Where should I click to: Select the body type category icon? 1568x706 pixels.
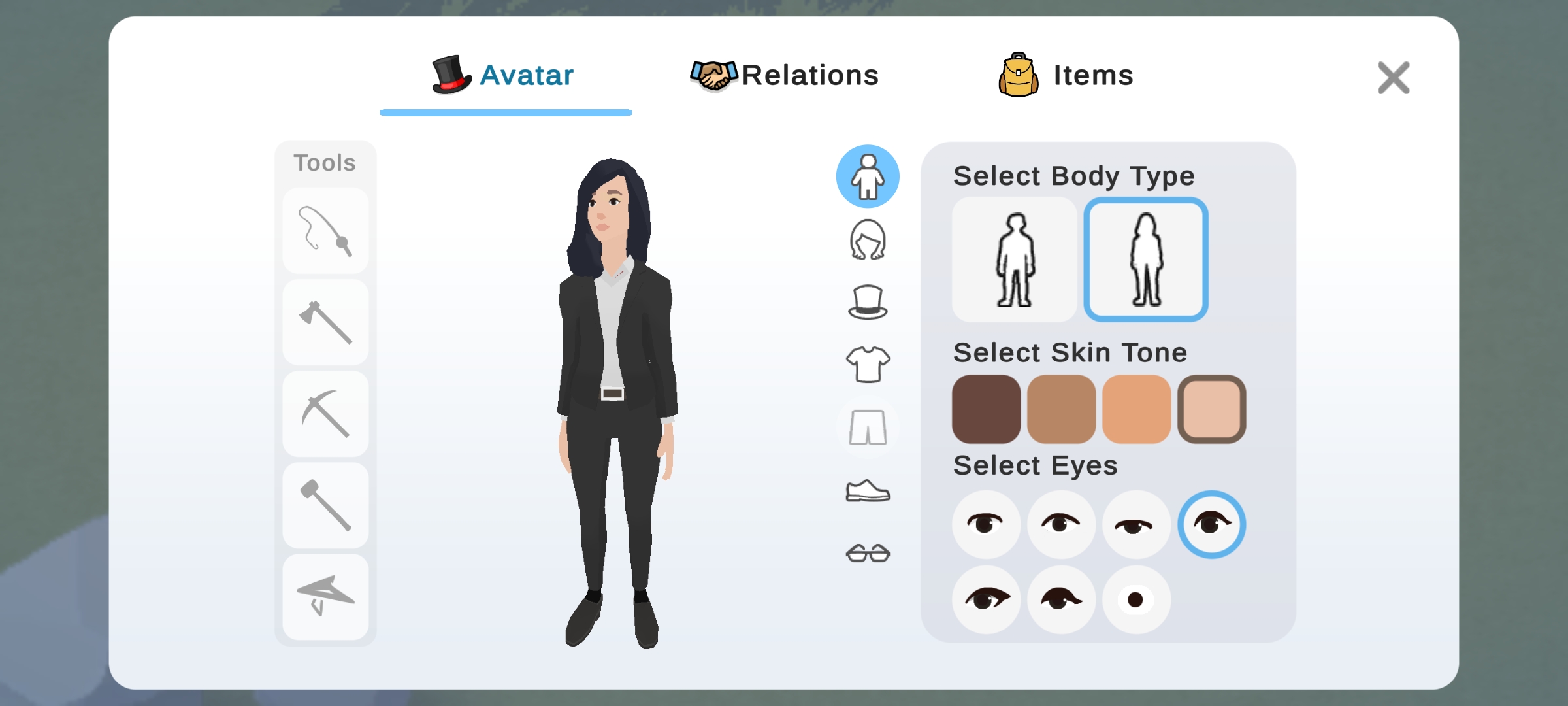tap(868, 176)
